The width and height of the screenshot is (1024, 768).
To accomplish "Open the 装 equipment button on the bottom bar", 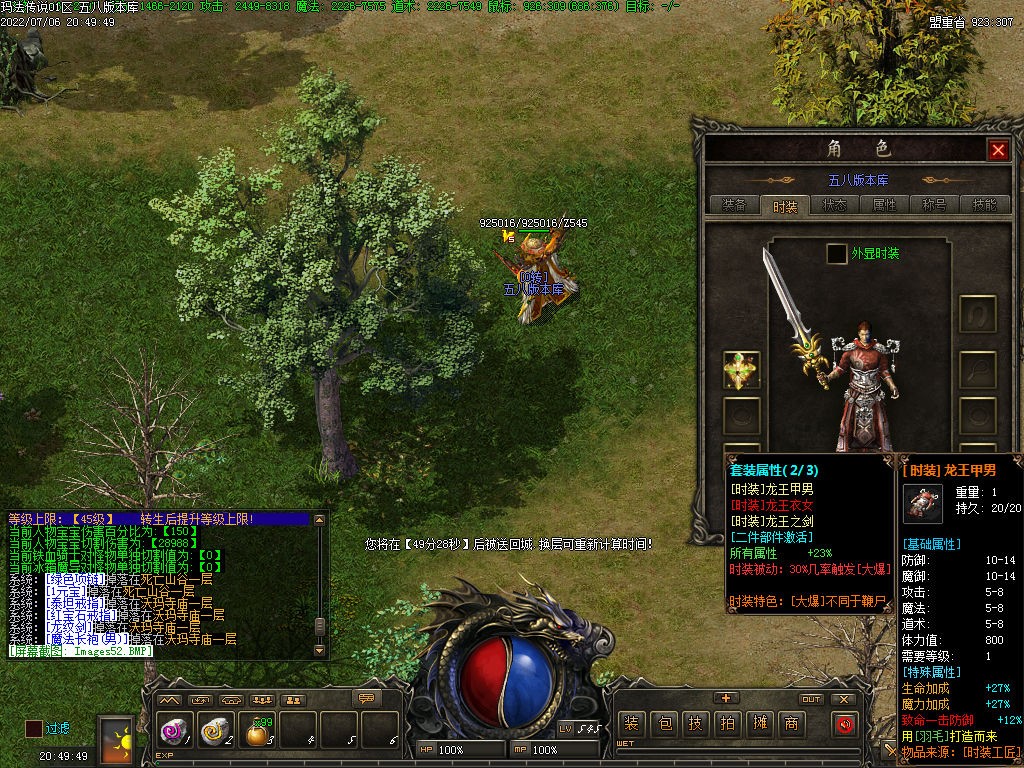I will 631,723.
